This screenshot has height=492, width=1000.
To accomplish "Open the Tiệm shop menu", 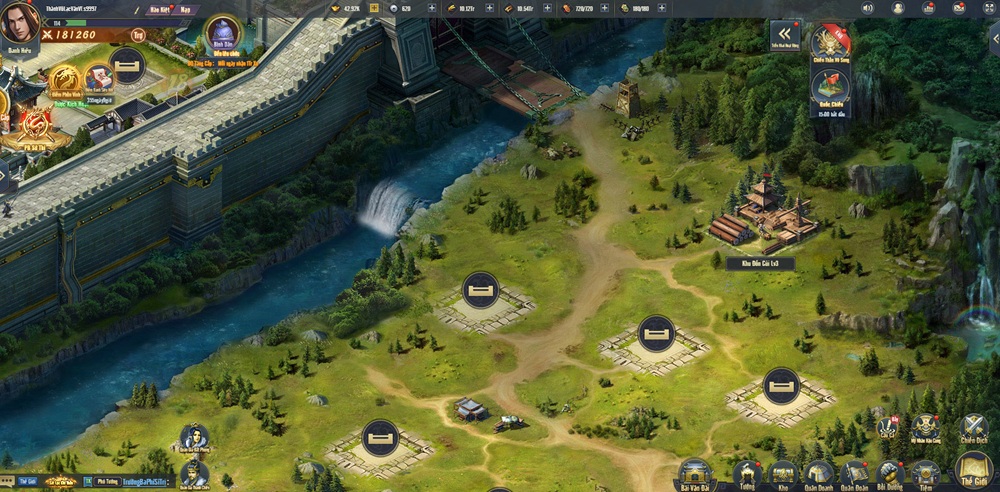I will coord(925,473).
